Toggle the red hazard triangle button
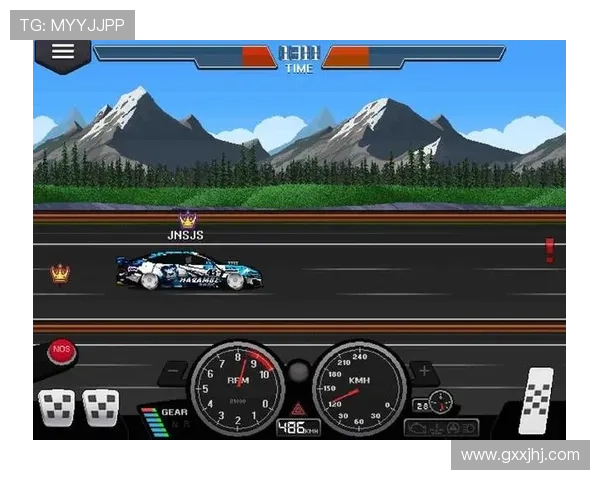The height and width of the screenshot is (480, 600). pos(298,408)
